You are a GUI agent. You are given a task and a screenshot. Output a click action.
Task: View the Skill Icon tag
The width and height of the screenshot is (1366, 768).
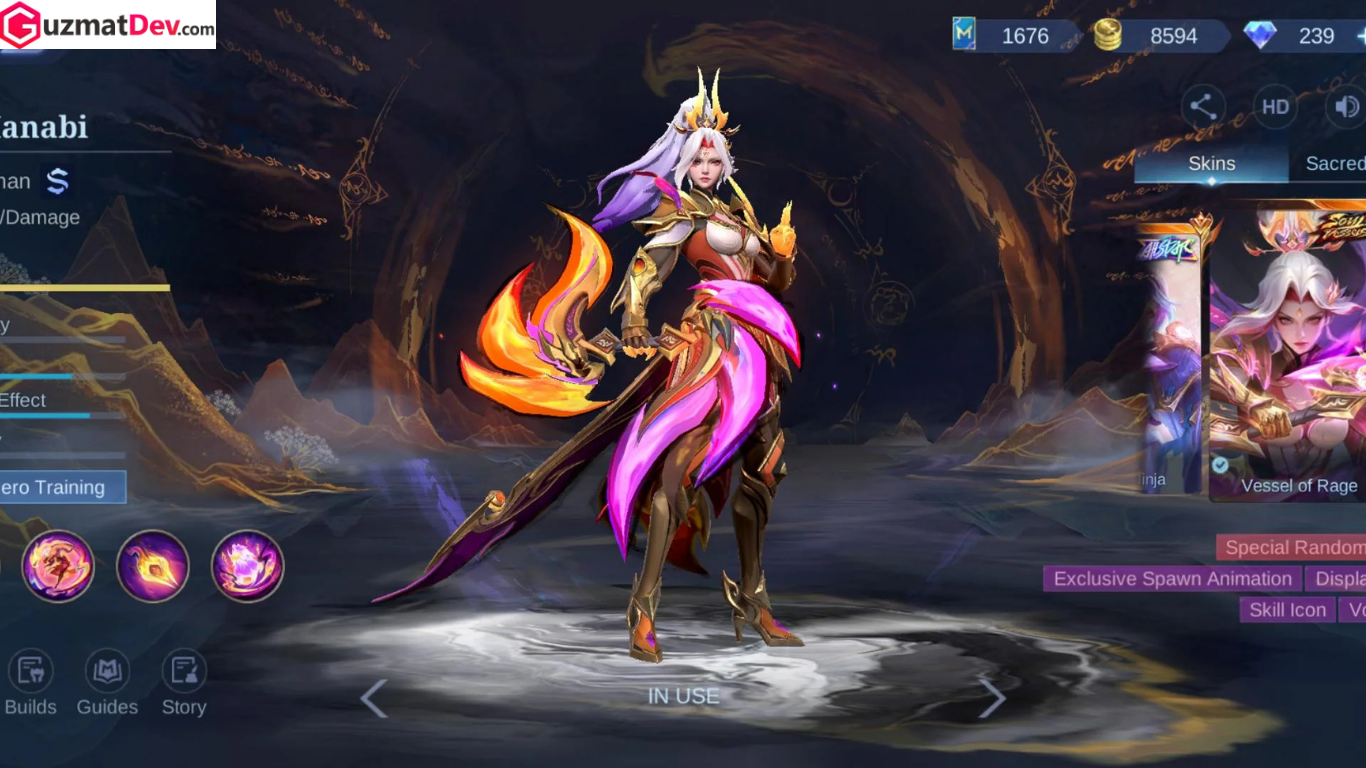point(1288,610)
